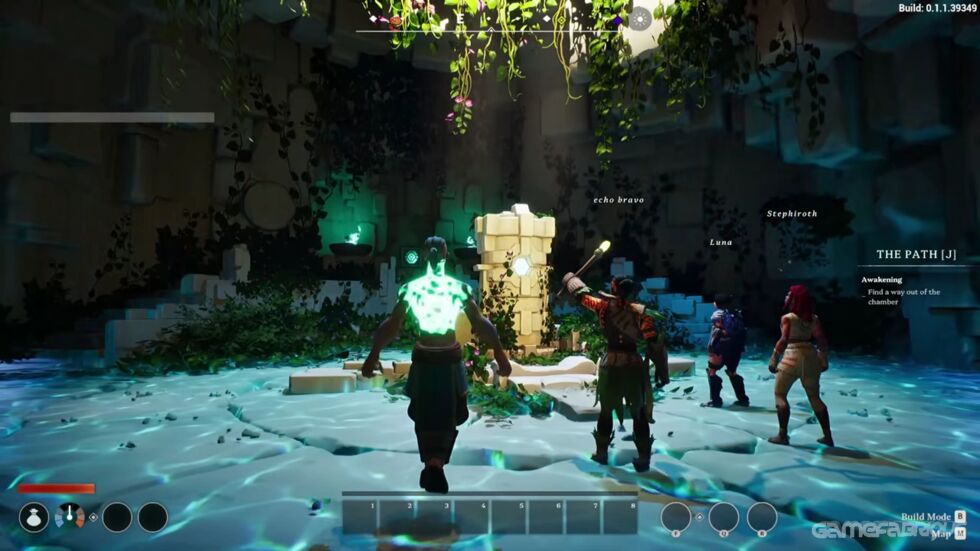Activate the ability slot labeled F

[x=676, y=517]
